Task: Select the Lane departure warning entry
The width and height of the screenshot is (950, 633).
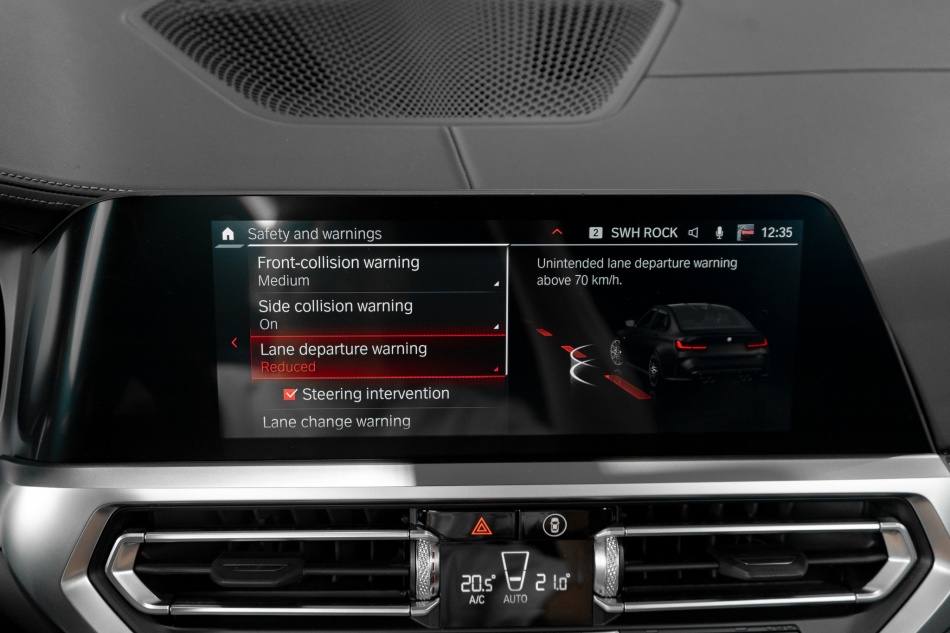Action: [377, 357]
